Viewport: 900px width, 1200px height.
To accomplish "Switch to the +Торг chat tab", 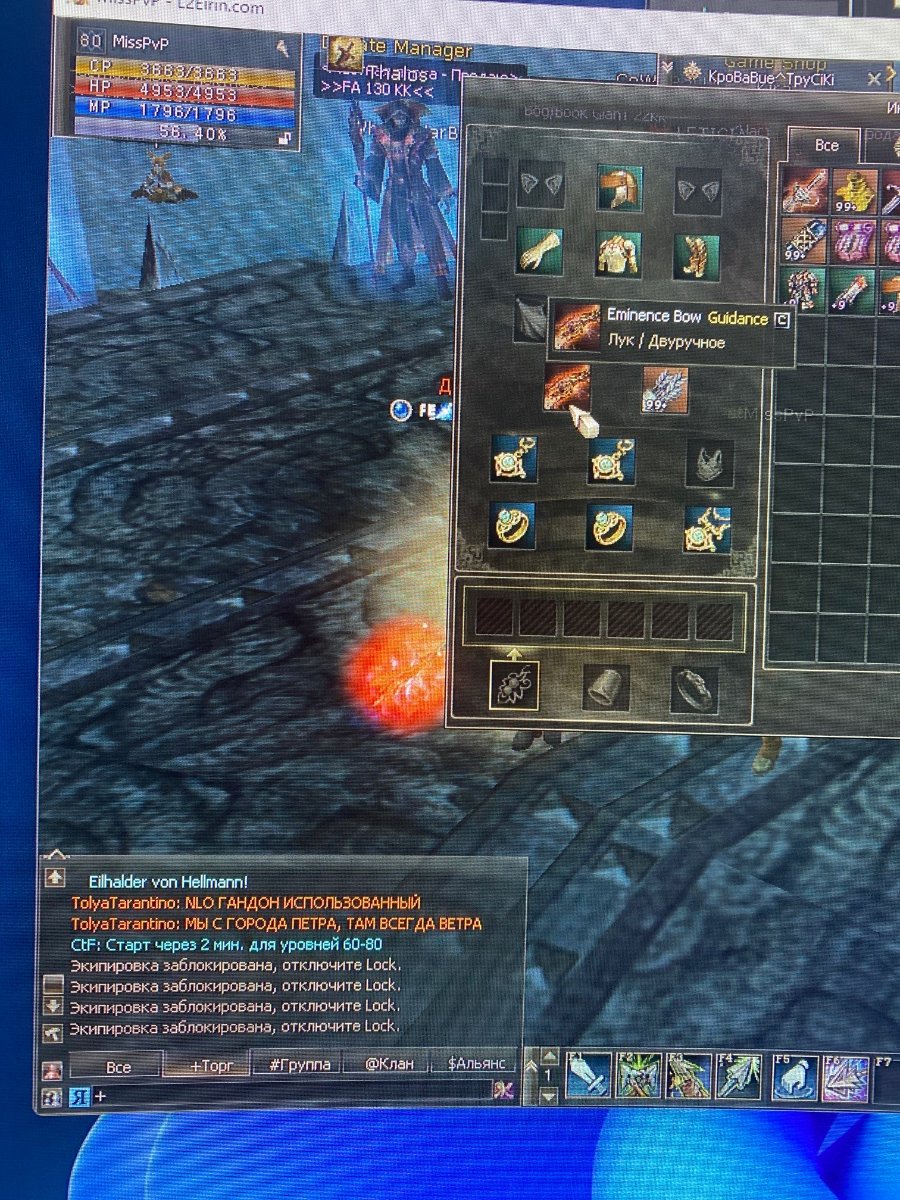I will (x=206, y=1066).
